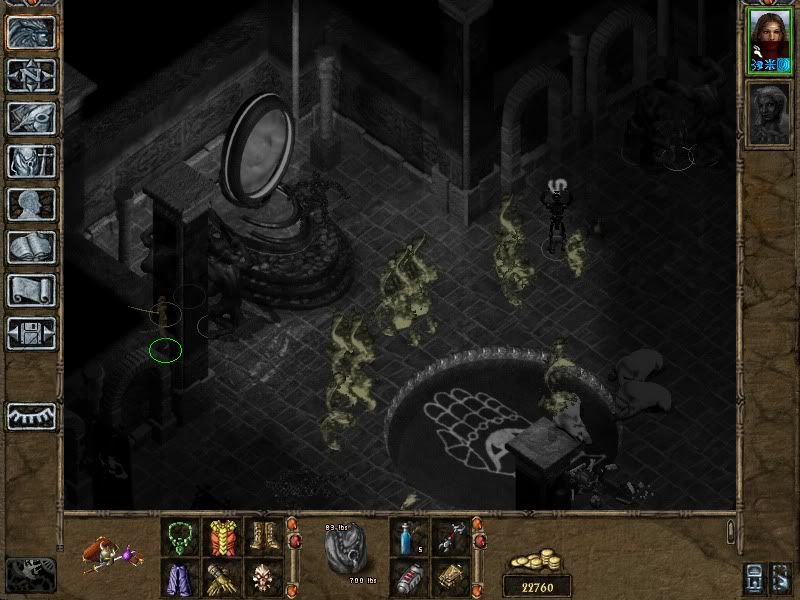
Task: Open the priest scroll button
Action: 30,290
